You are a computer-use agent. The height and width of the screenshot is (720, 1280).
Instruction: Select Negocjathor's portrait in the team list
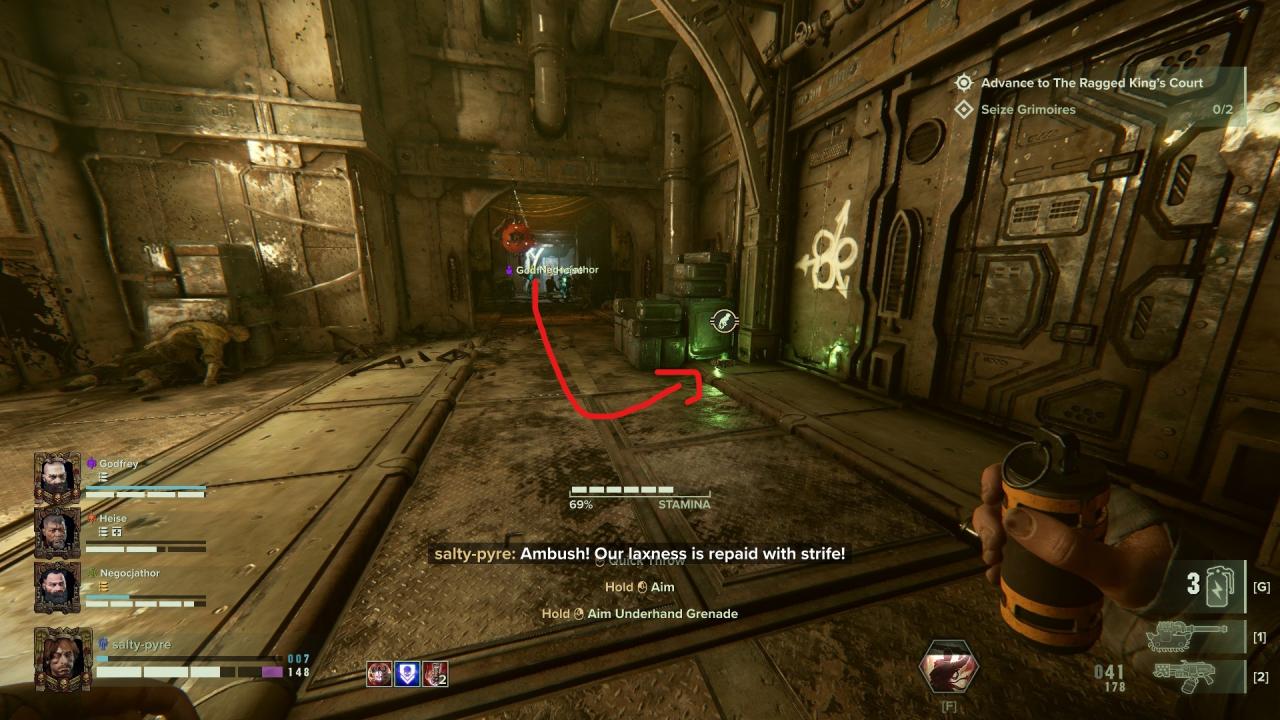coord(57,587)
